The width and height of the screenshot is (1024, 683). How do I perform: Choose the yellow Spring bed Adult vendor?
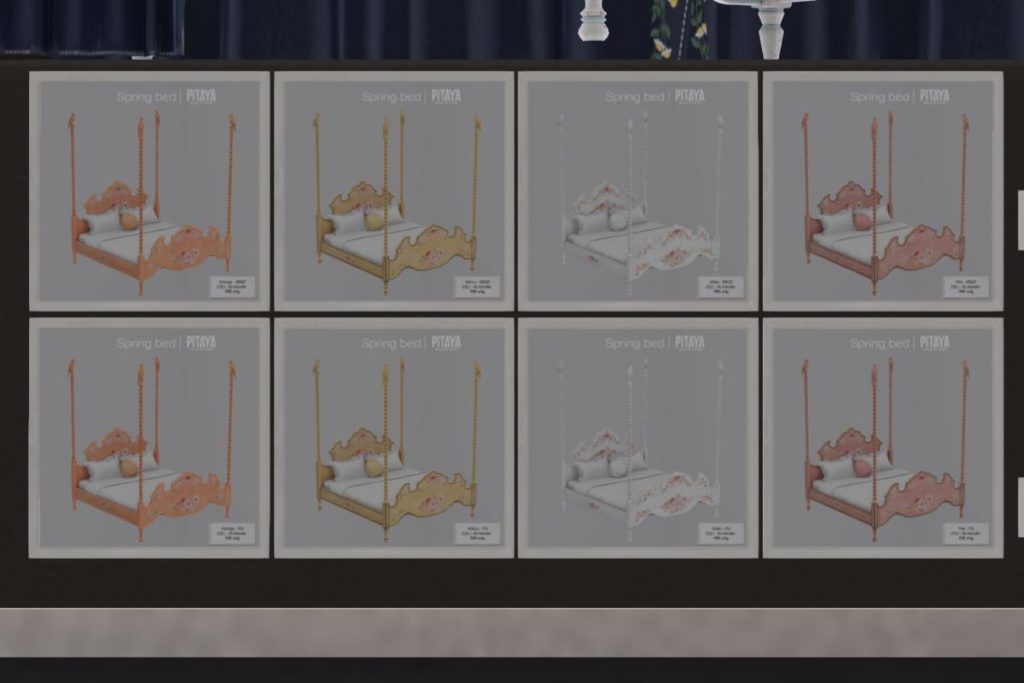coord(394,191)
